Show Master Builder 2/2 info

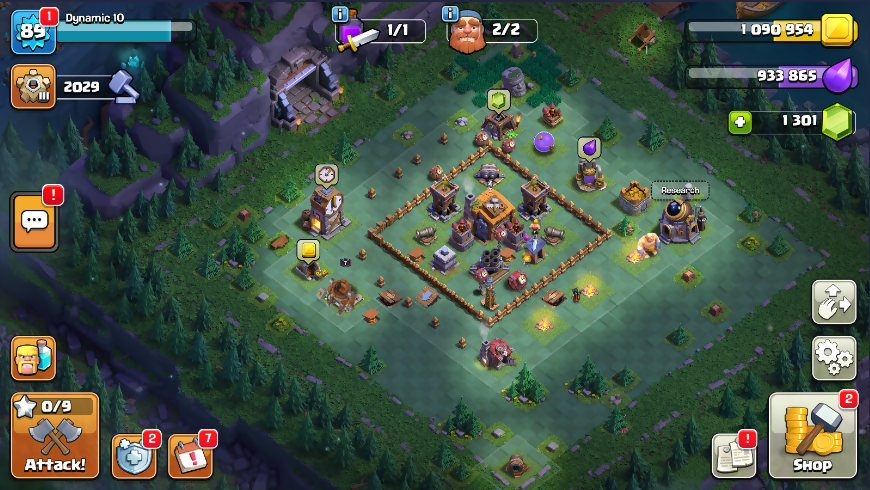(452, 14)
